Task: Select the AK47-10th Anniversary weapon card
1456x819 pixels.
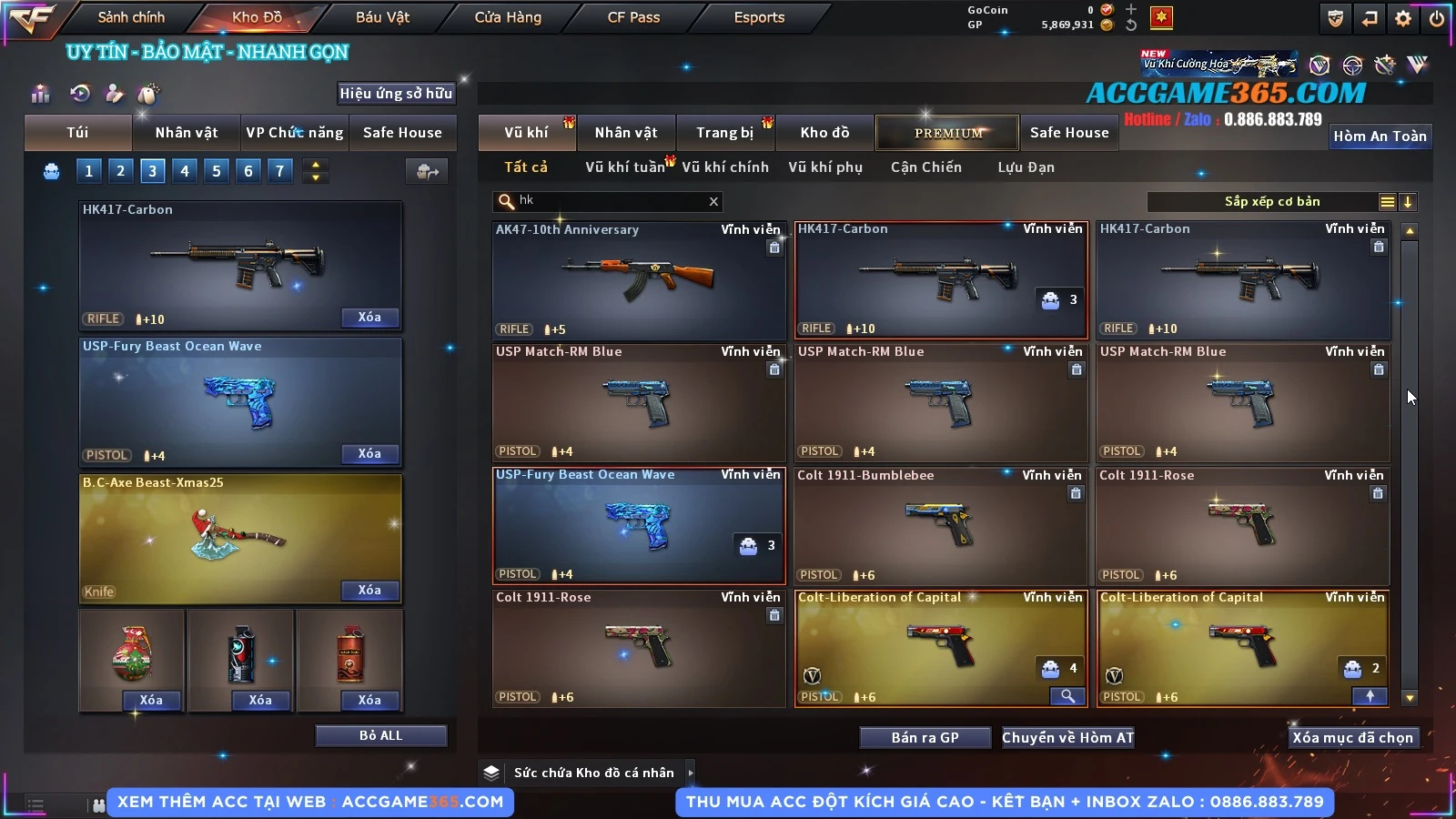Action: [x=639, y=280]
